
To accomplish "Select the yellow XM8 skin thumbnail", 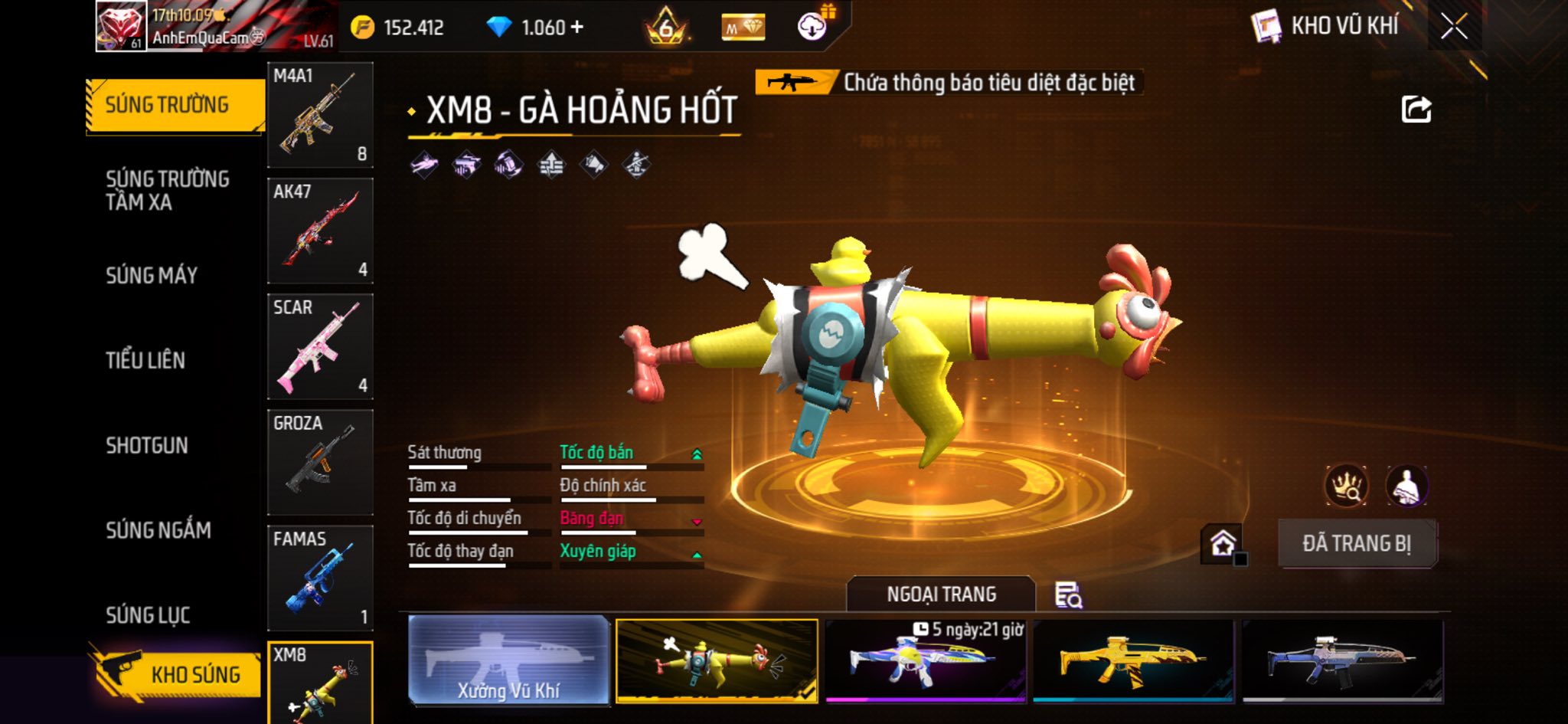I will coord(1133,660).
